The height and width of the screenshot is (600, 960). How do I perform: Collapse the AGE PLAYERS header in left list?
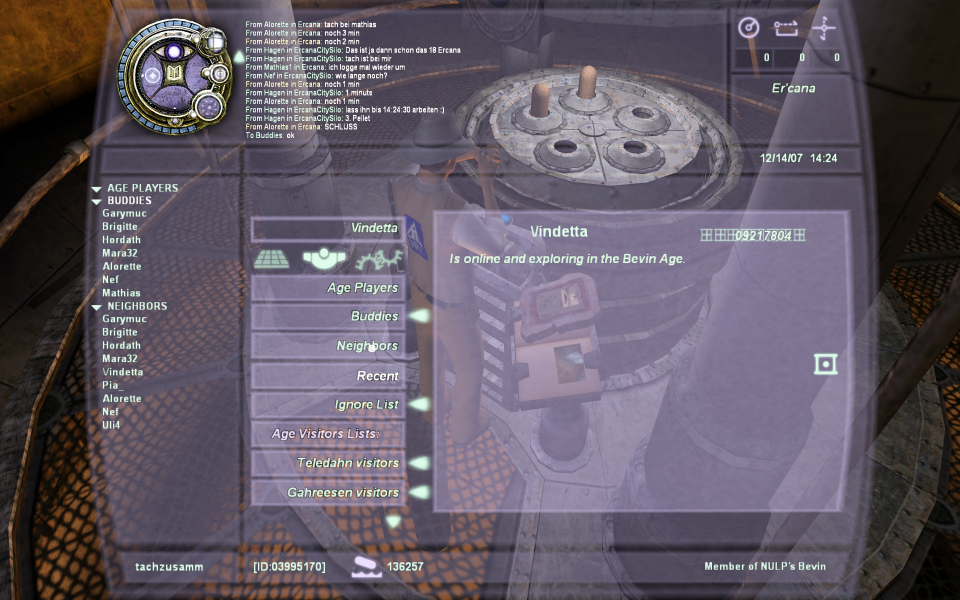point(96,188)
